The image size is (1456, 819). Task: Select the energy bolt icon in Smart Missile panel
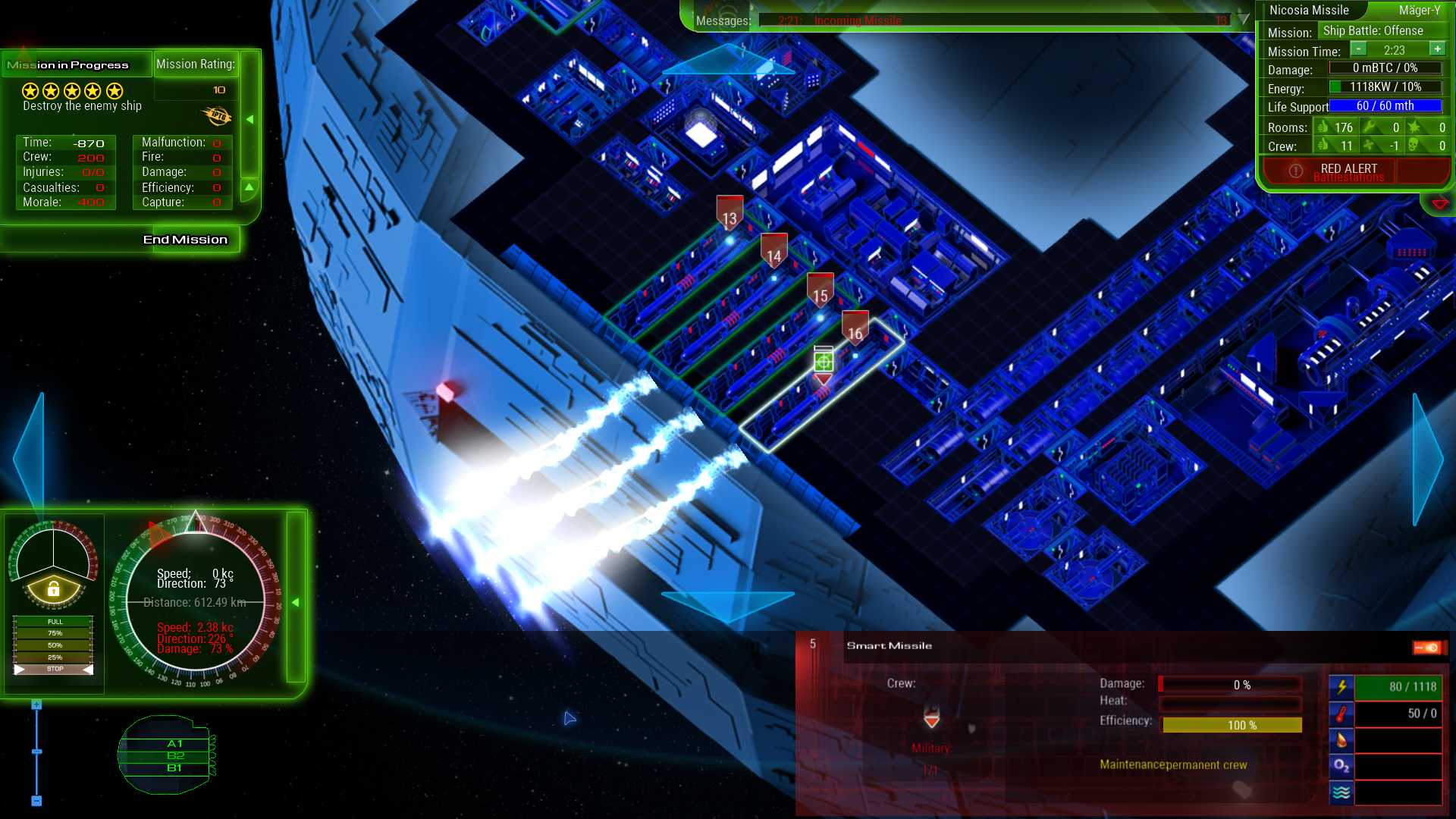(1341, 686)
